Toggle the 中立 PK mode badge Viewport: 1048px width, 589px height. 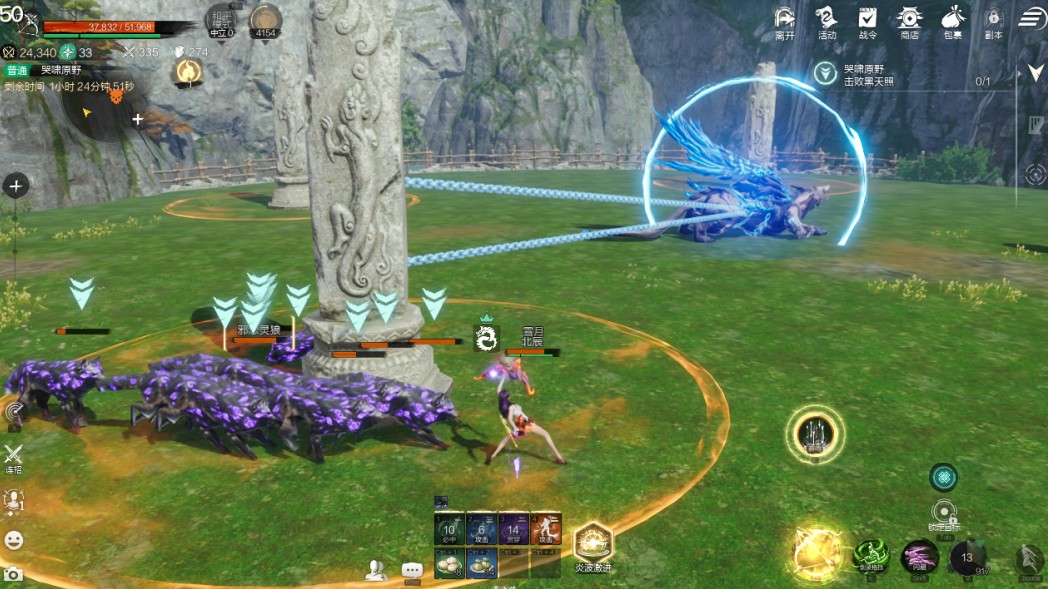(221, 20)
